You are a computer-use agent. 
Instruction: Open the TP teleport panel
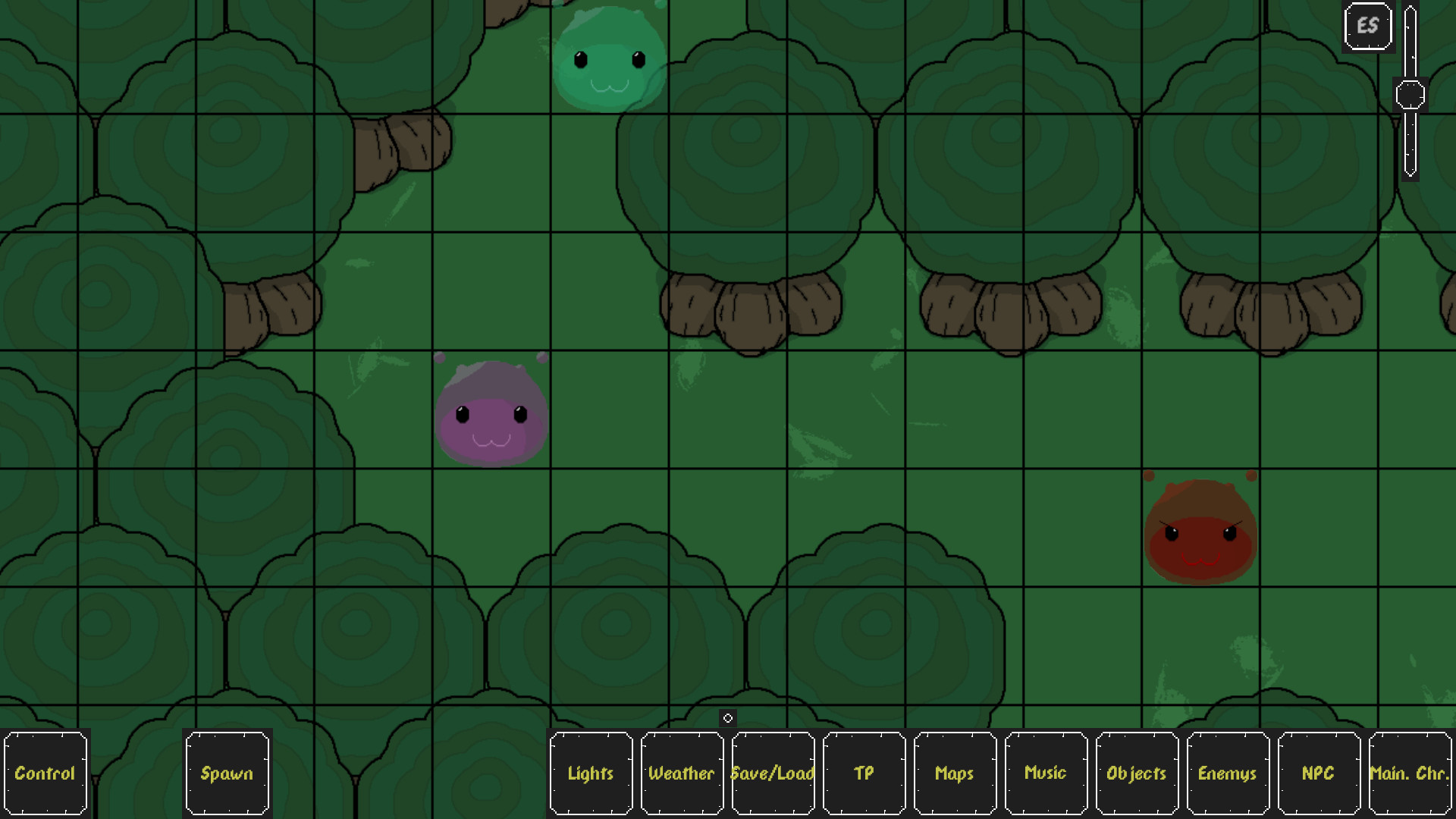864,773
